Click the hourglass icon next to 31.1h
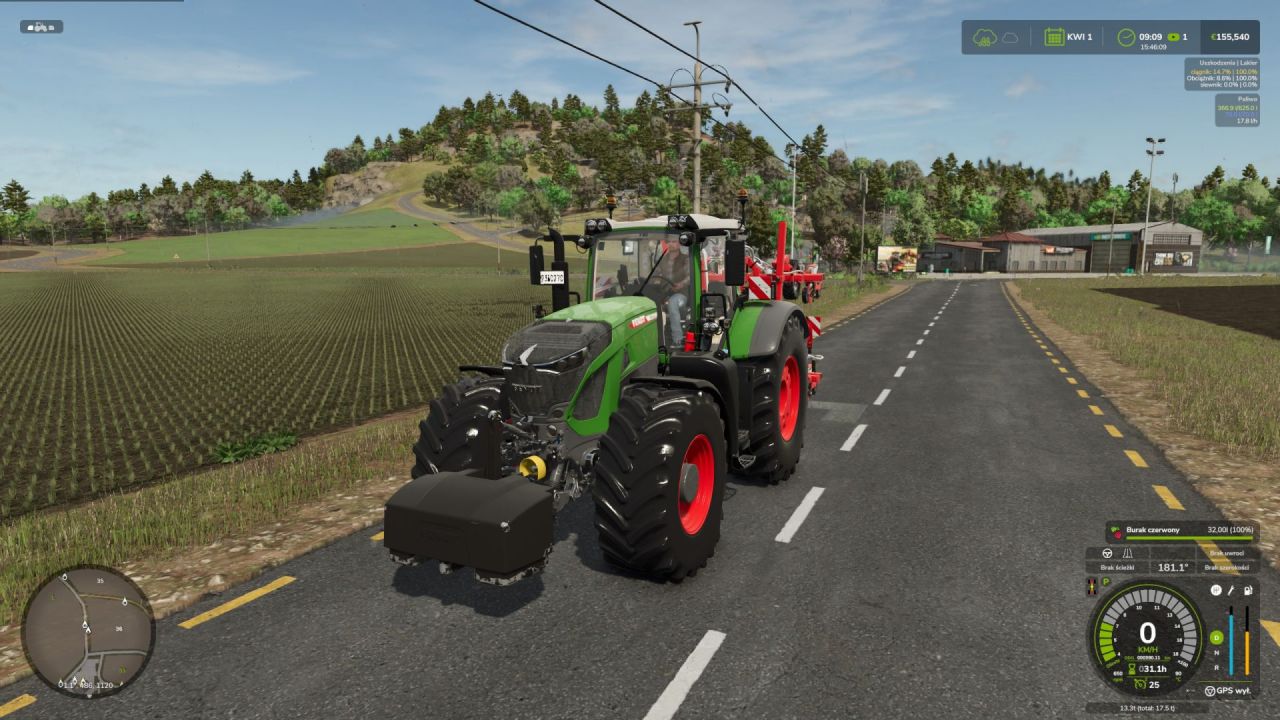The image size is (1280, 720). point(1131,667)
